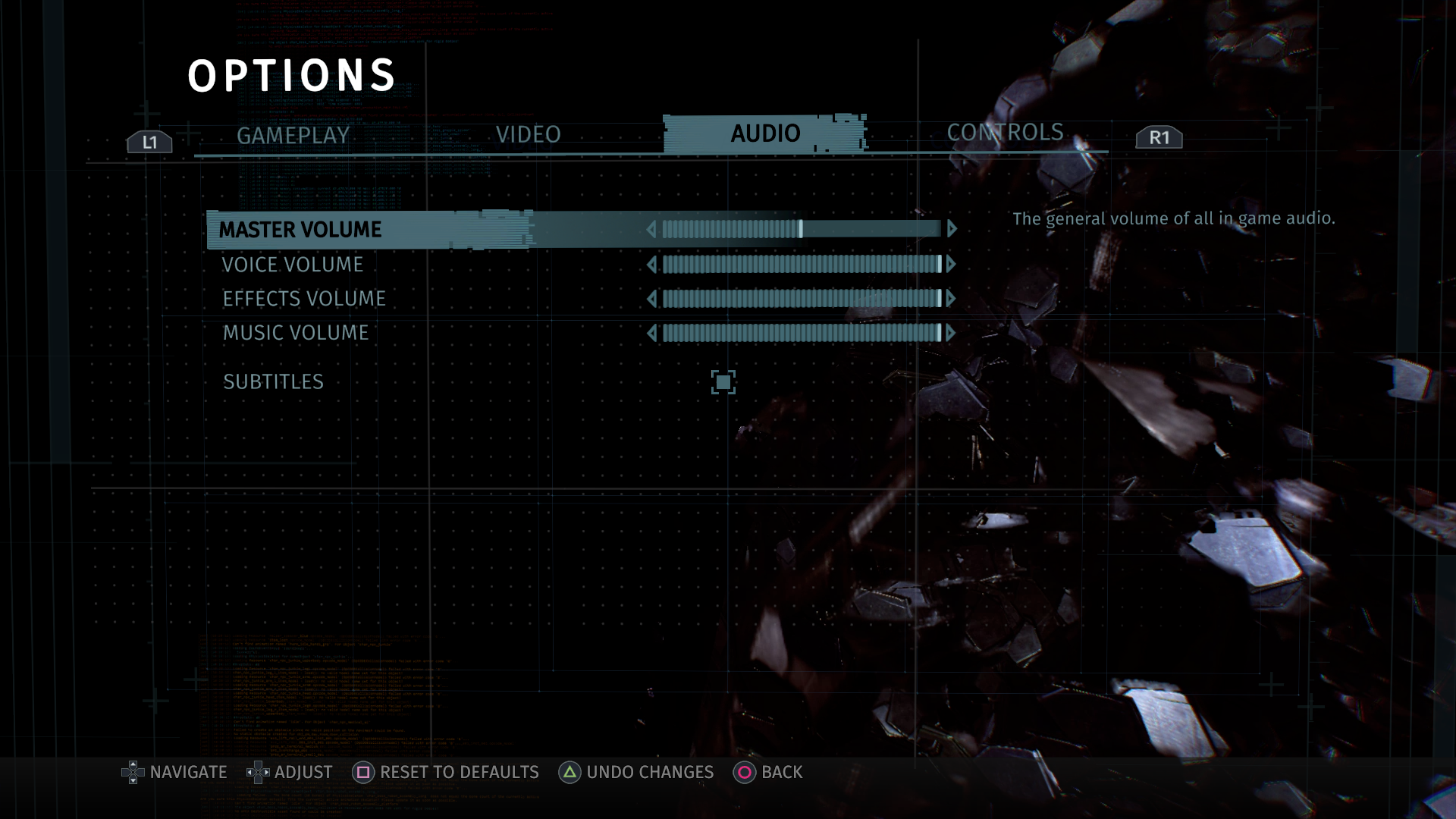Adjust the Master Volume slider bar
Image resolution: width=1456 pixels, height=819 pixels.
pyautogui.click(x=801, y=229)
